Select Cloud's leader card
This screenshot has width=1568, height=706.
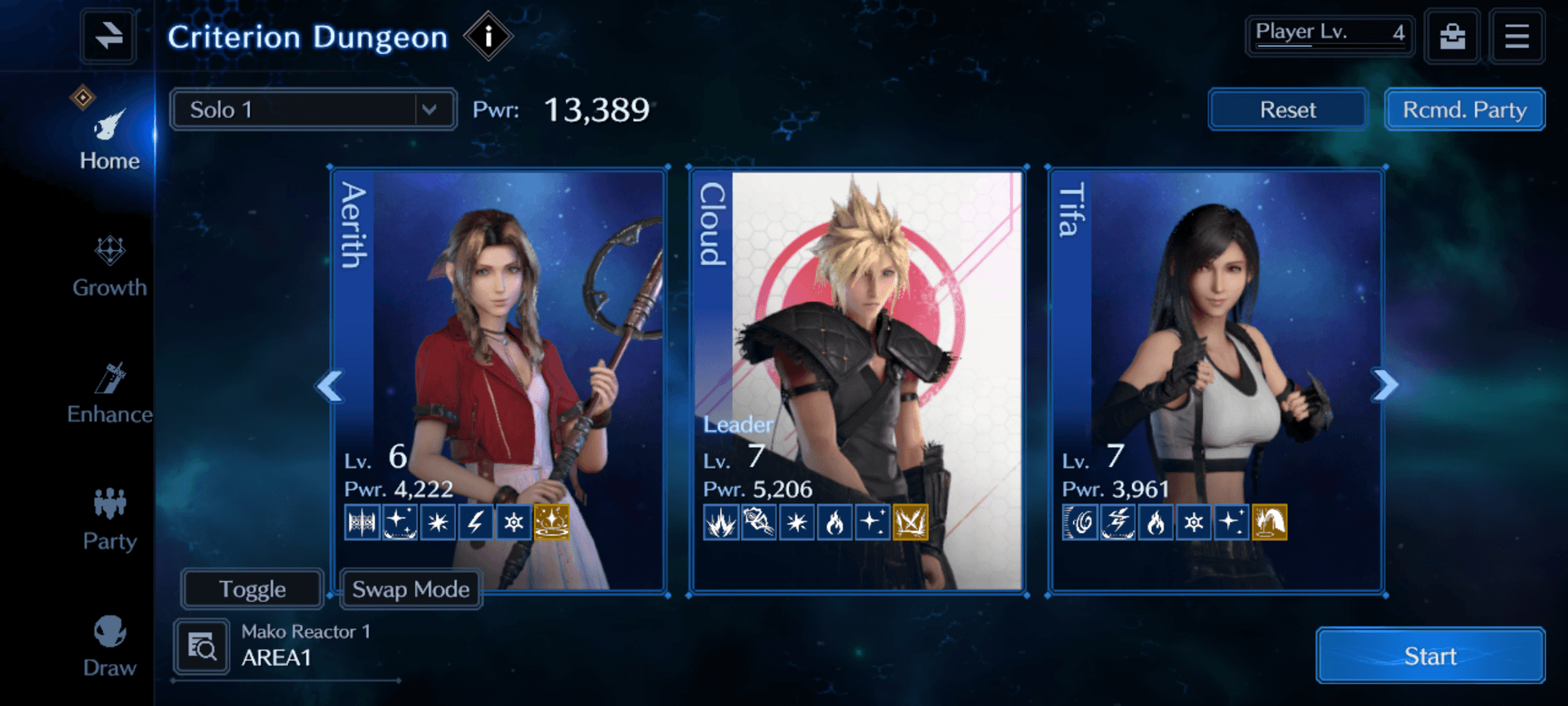coord(857,343)
